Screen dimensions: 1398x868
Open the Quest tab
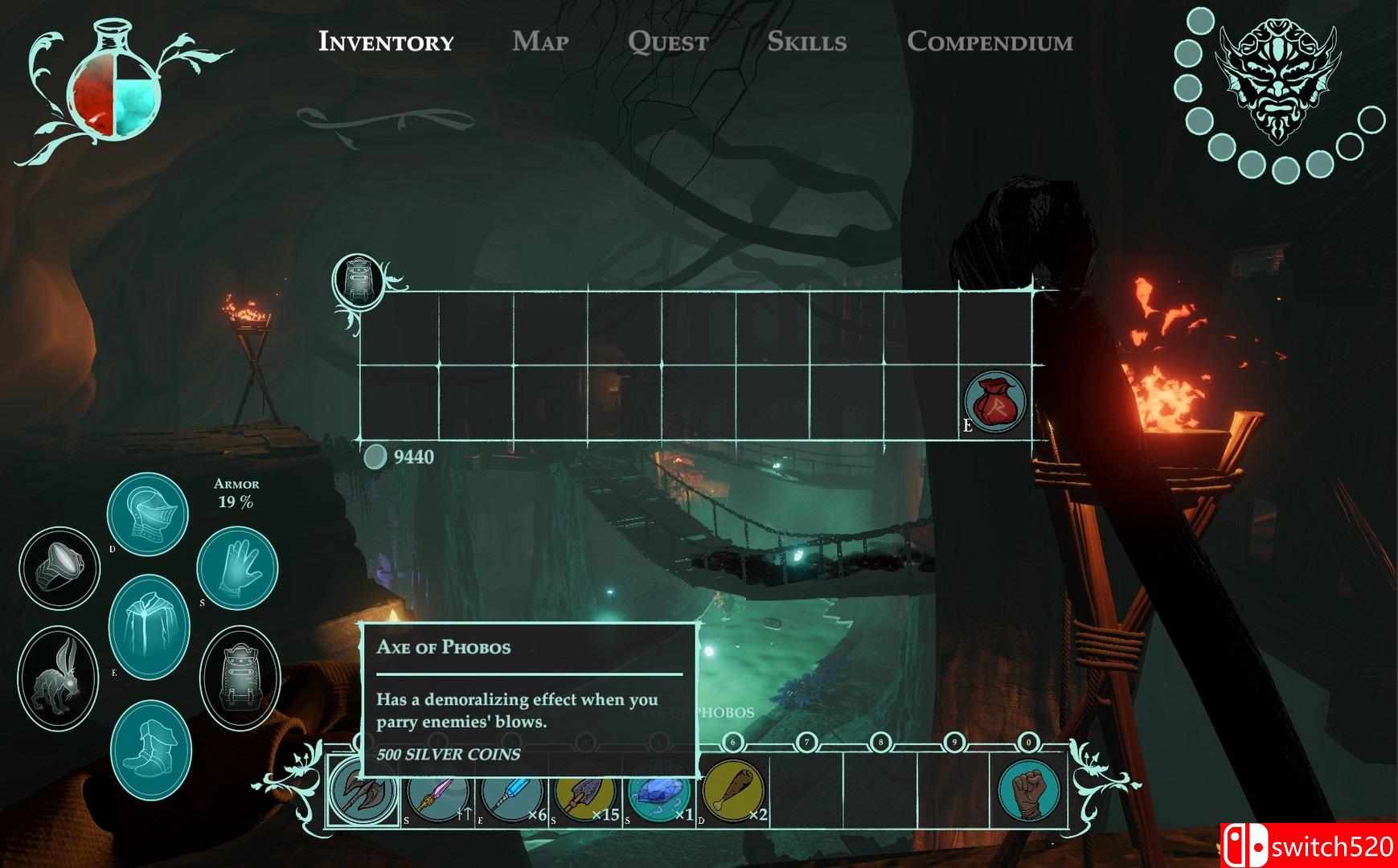[667, 41]
